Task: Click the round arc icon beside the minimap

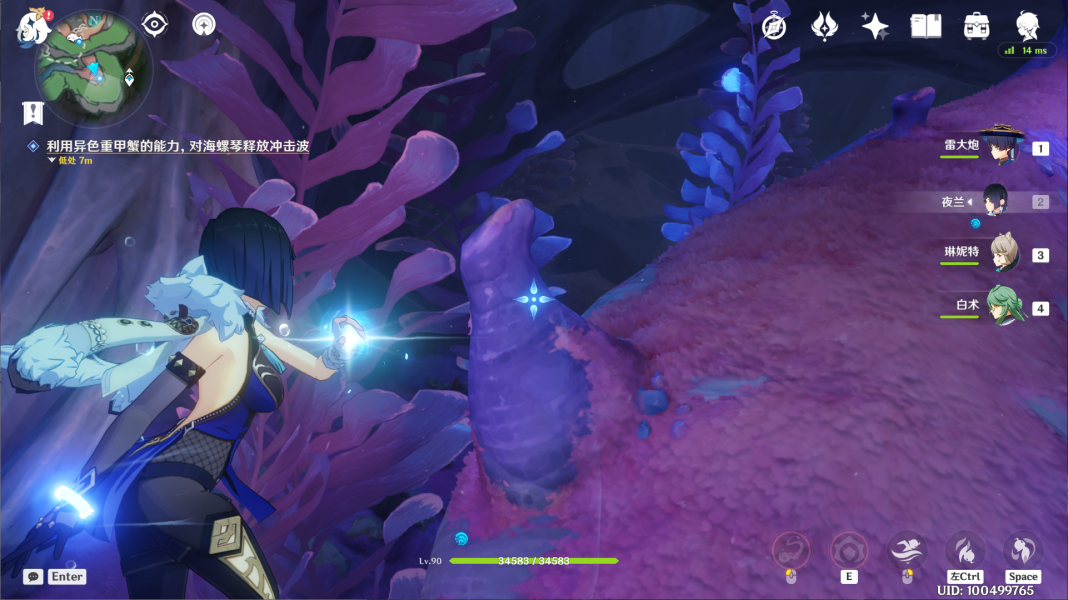Action: 204,24
